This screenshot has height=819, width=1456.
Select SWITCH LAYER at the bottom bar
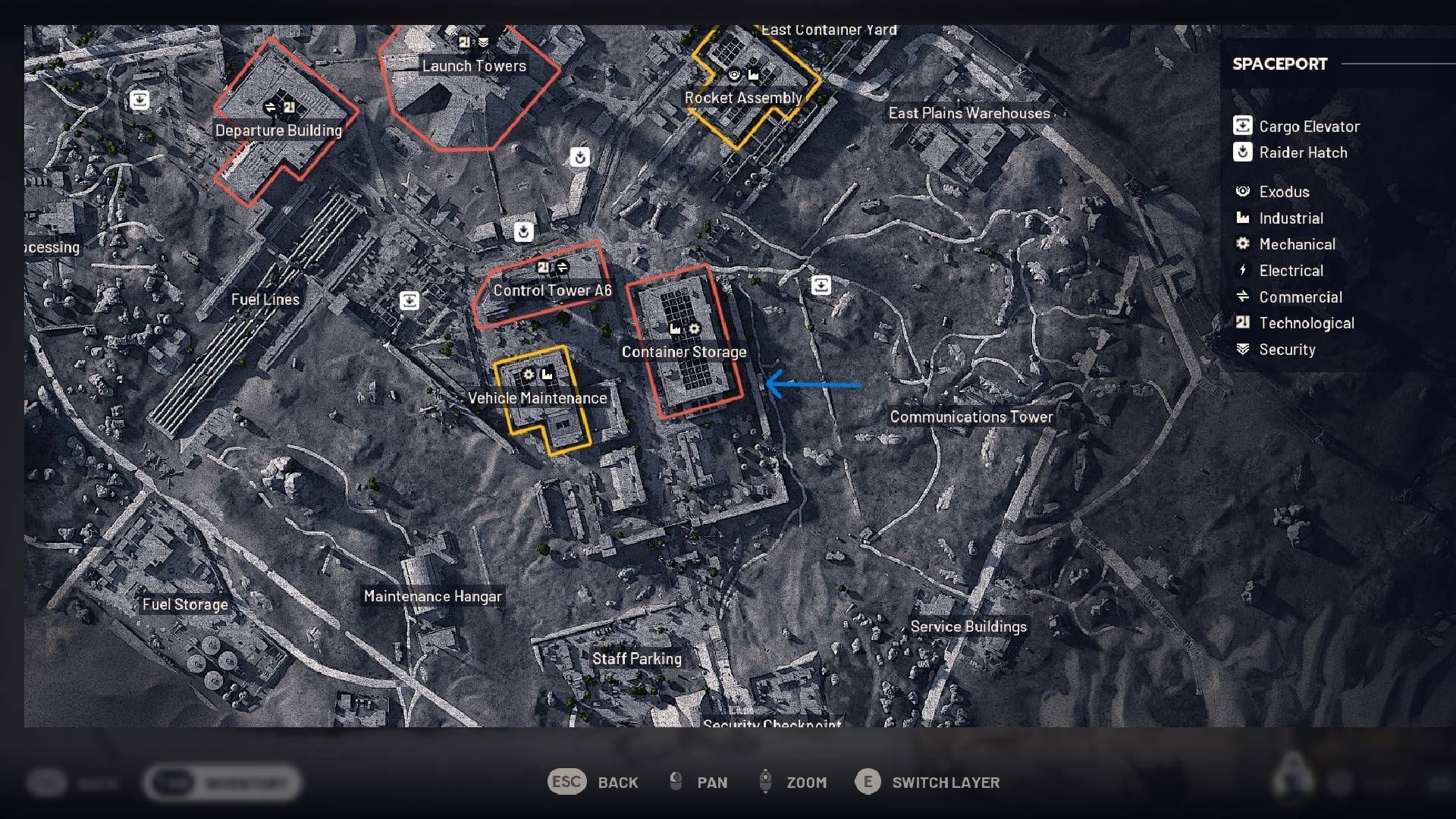click(945, 782)
